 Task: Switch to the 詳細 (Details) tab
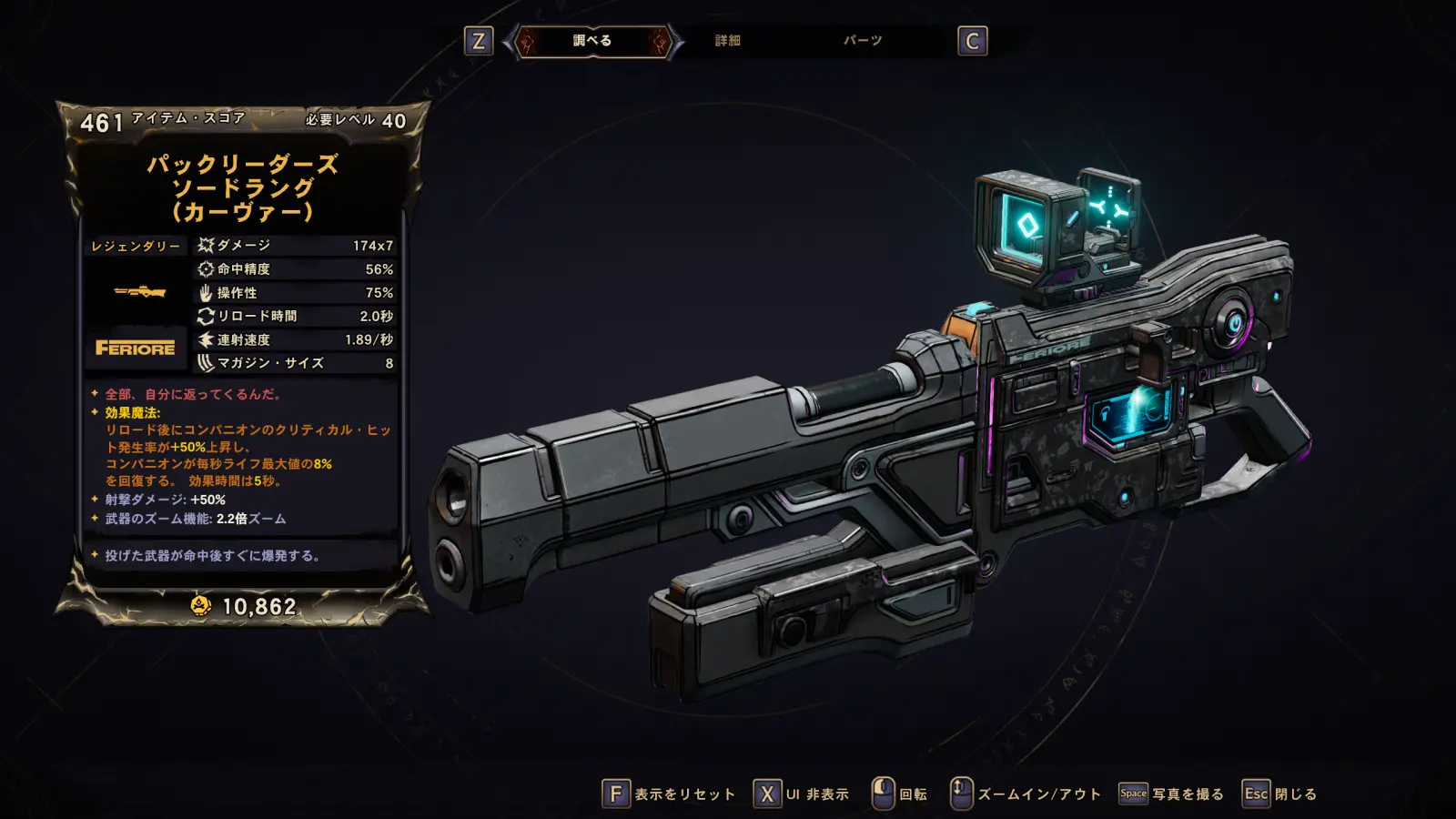pyautogui.click(x=727, y=41)
